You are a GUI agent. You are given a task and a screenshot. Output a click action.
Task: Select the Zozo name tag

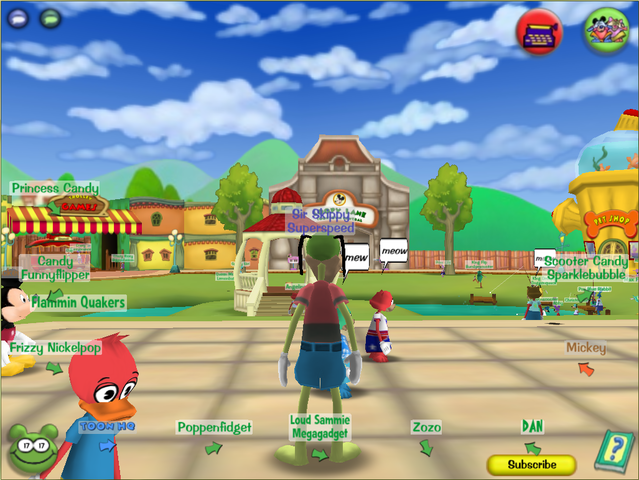(426, 427)
